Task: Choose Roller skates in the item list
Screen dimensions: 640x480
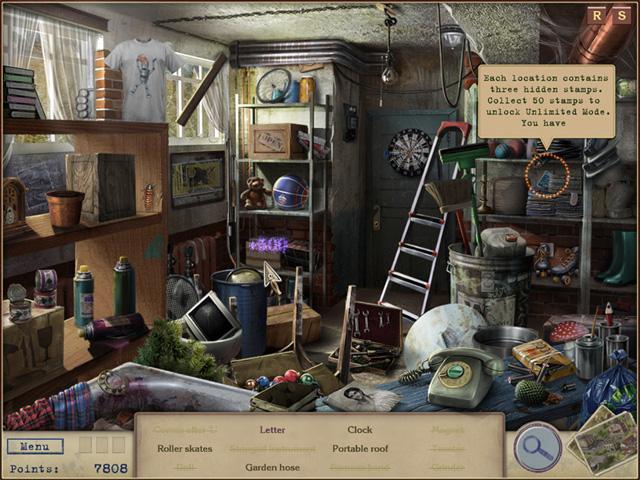Action: pyautogui.click(x=185, y=449)
